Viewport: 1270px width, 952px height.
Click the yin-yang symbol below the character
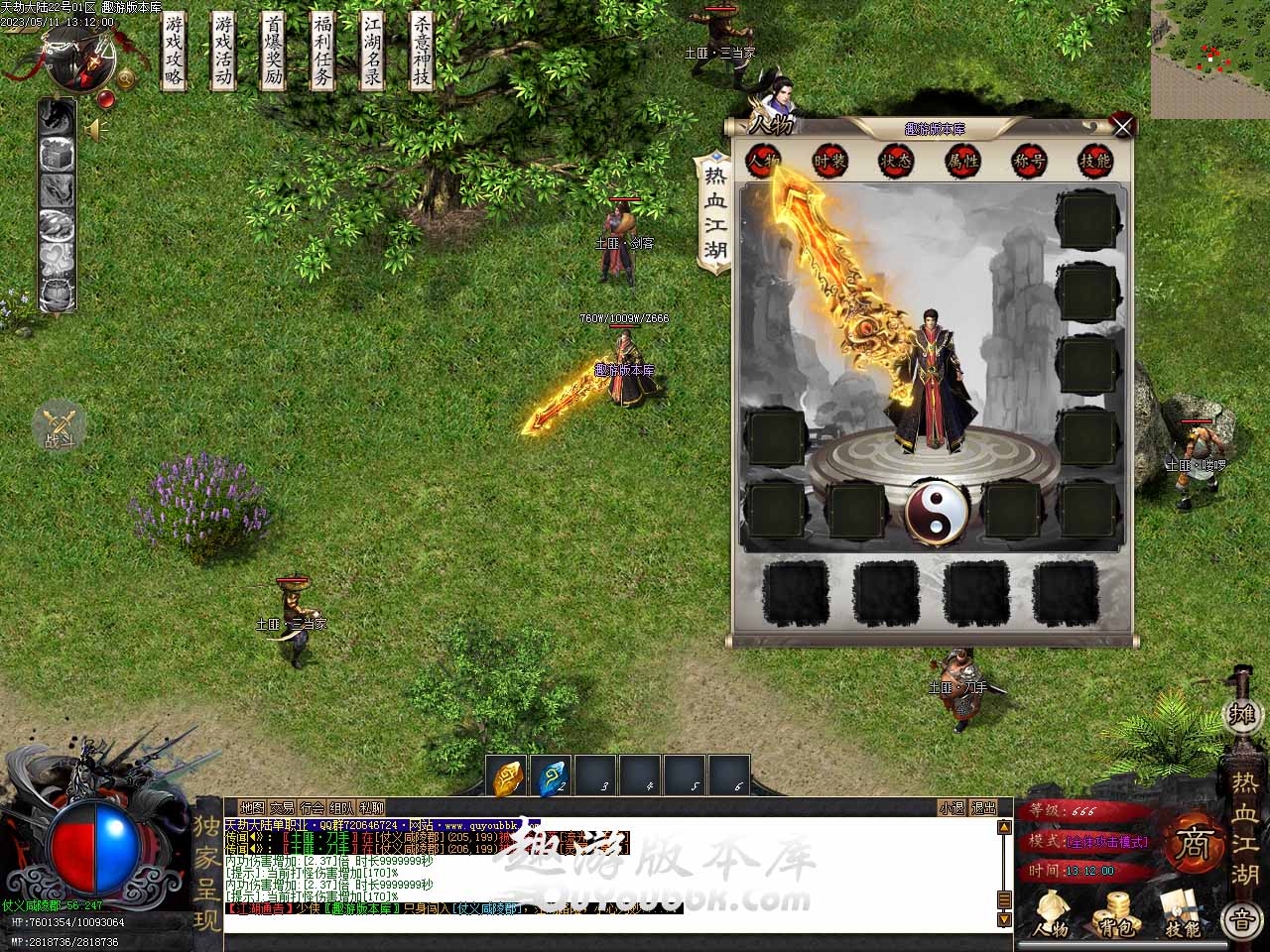(x=936, y=511)
